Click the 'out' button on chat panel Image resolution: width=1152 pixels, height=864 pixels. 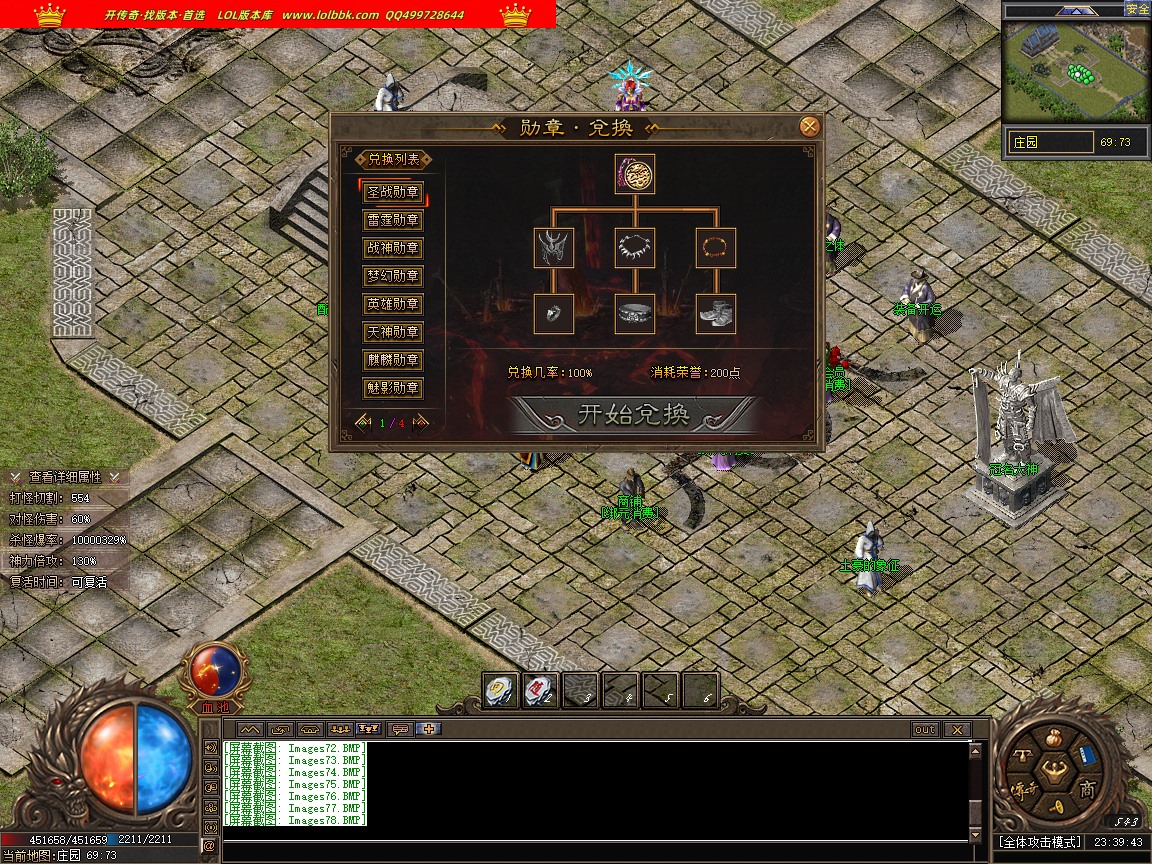[x=924, y=730]
